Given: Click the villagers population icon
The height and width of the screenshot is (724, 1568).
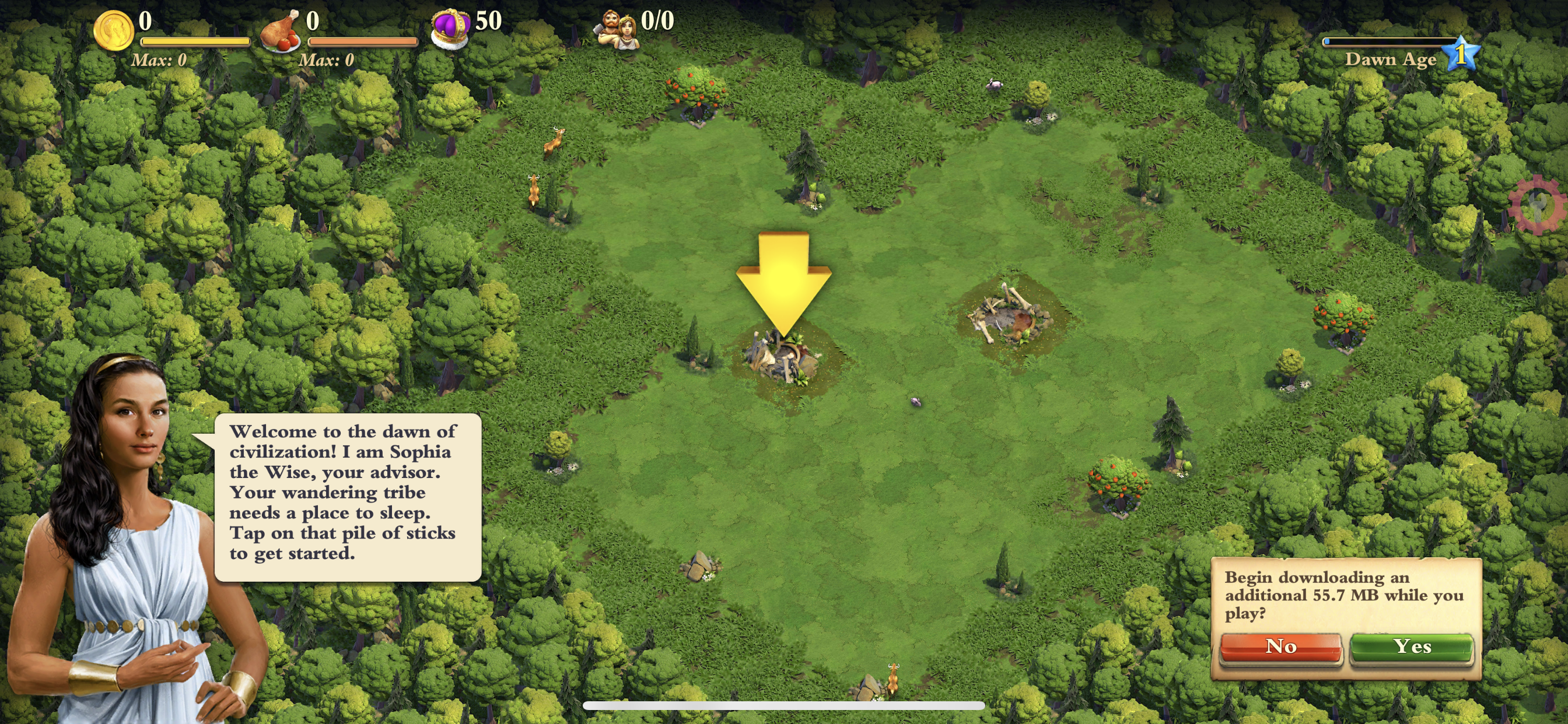Looking at the screenshot, I should (x=618, y=29).
